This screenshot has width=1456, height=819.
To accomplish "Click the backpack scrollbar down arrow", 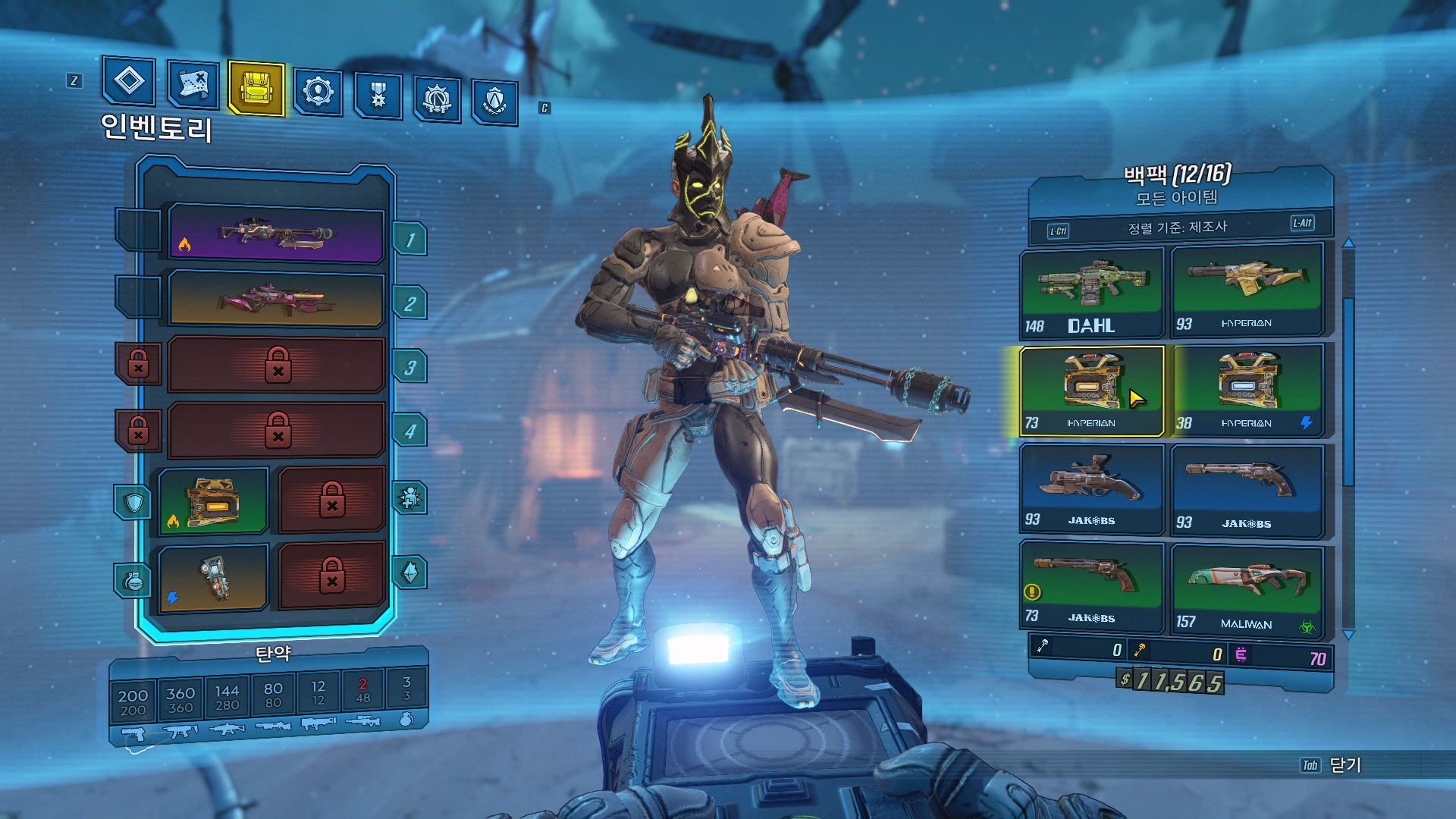I will tap(1348, 634).
